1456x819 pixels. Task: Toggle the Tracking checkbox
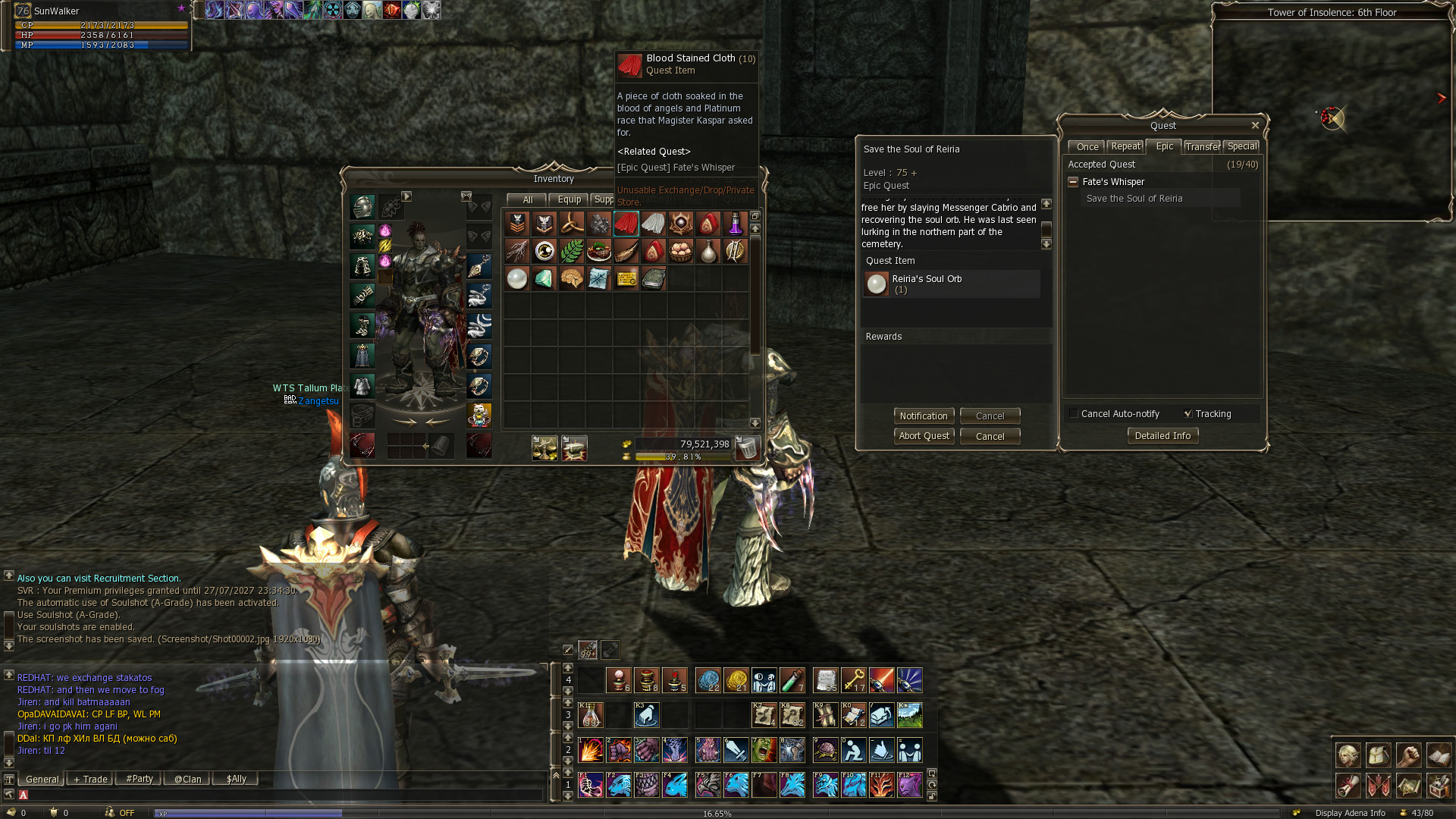point(1188,414)
